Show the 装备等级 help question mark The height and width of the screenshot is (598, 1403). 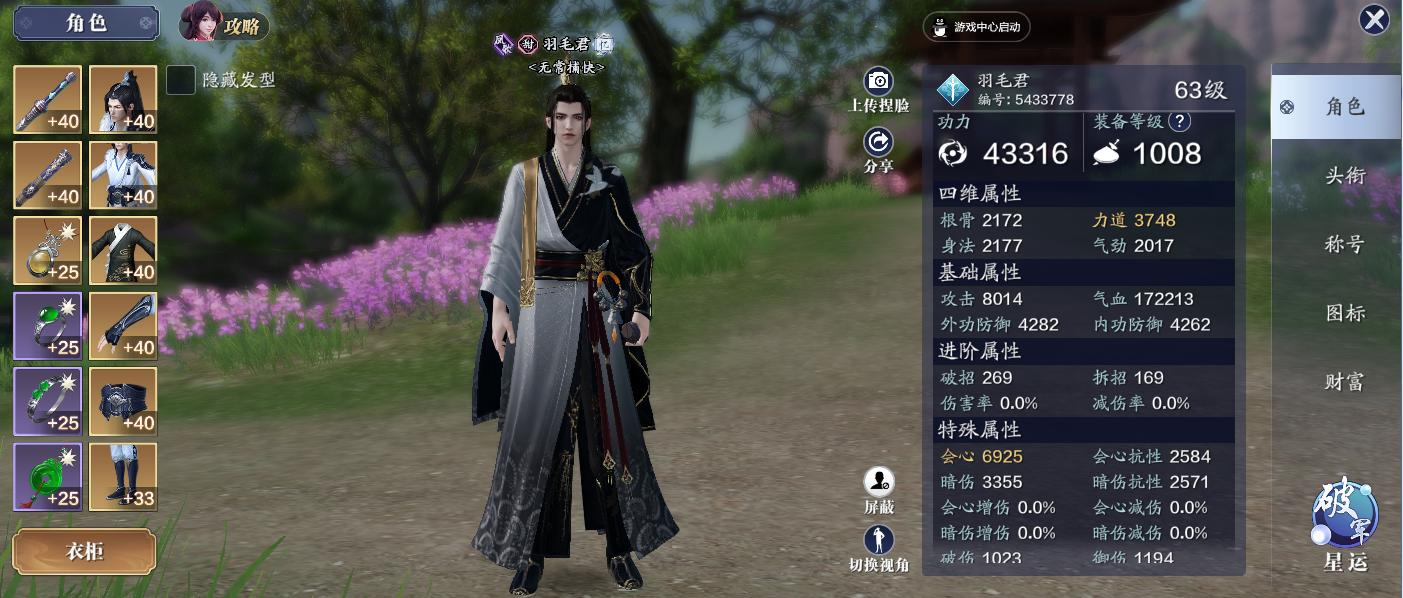(1179, 122)
